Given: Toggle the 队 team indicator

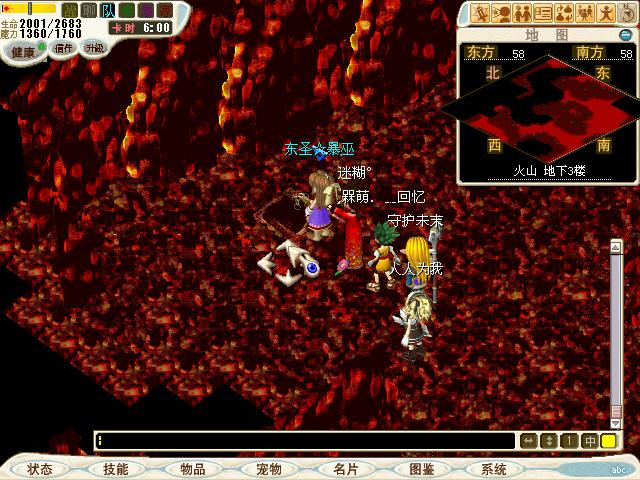Looking at the screenshot, I should coord(108,9).
